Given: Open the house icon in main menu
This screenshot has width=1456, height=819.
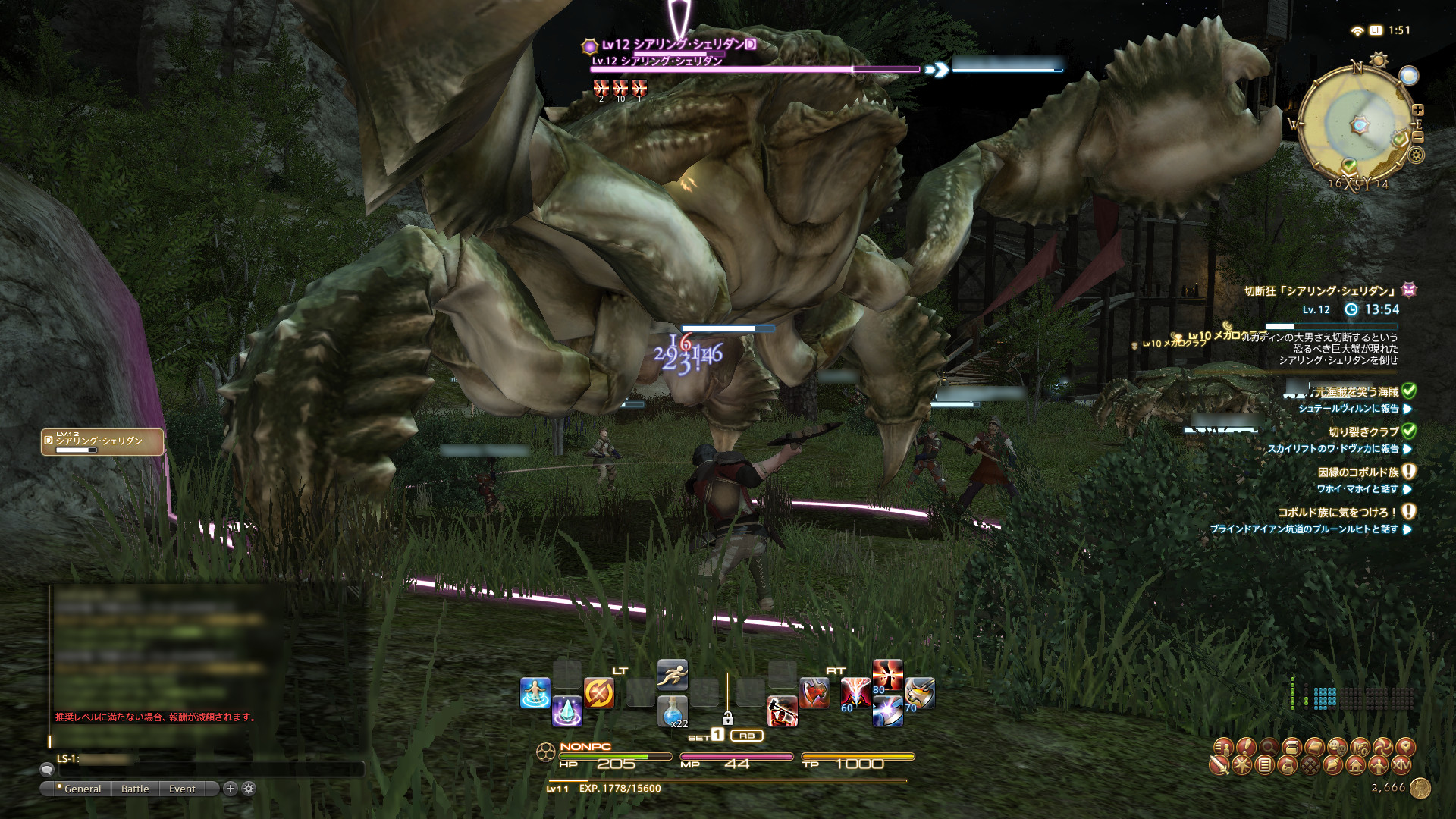Looking at the screenshot, I should pos(1356,766).
